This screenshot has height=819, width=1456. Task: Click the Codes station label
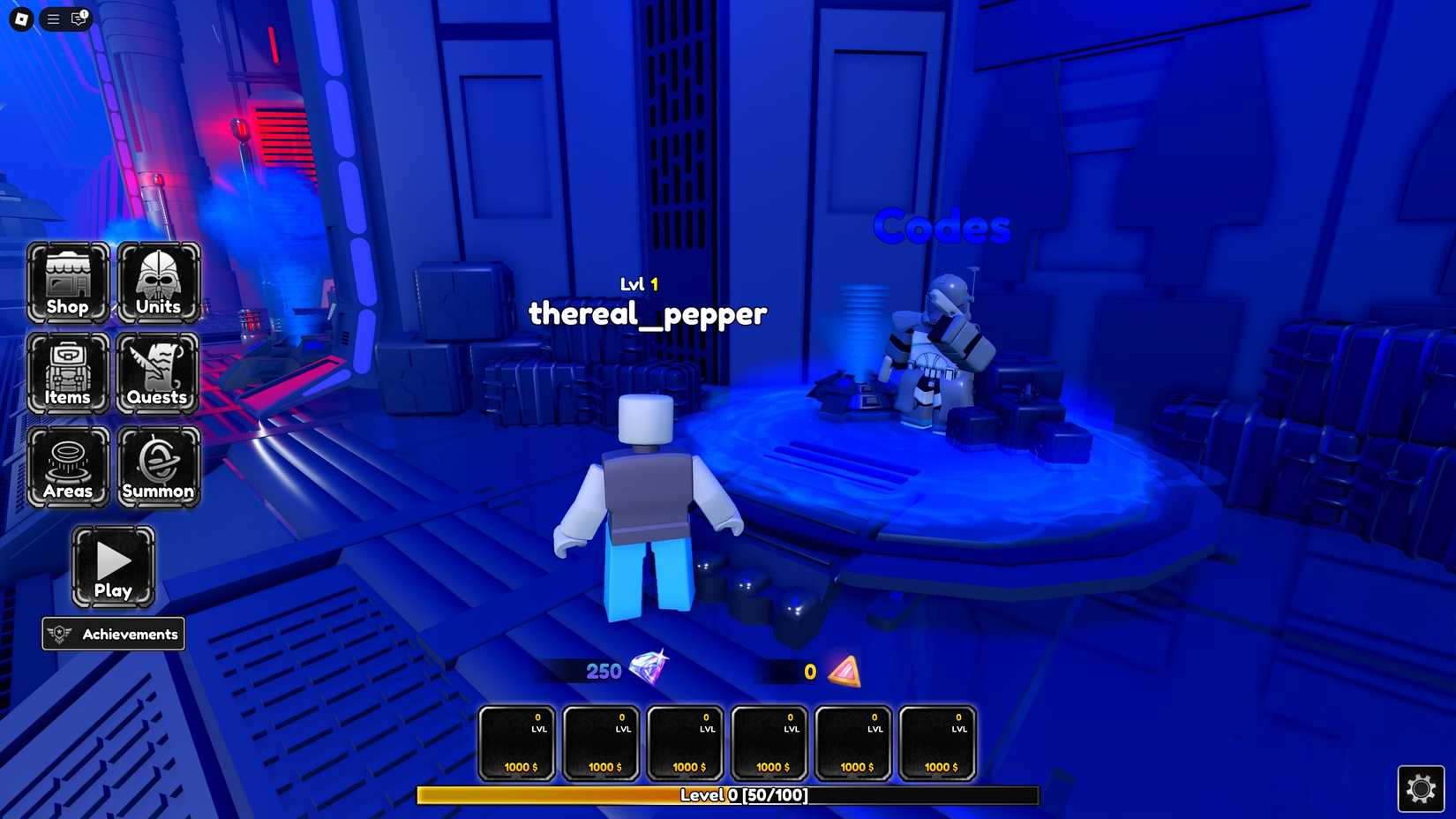[941, 226]
